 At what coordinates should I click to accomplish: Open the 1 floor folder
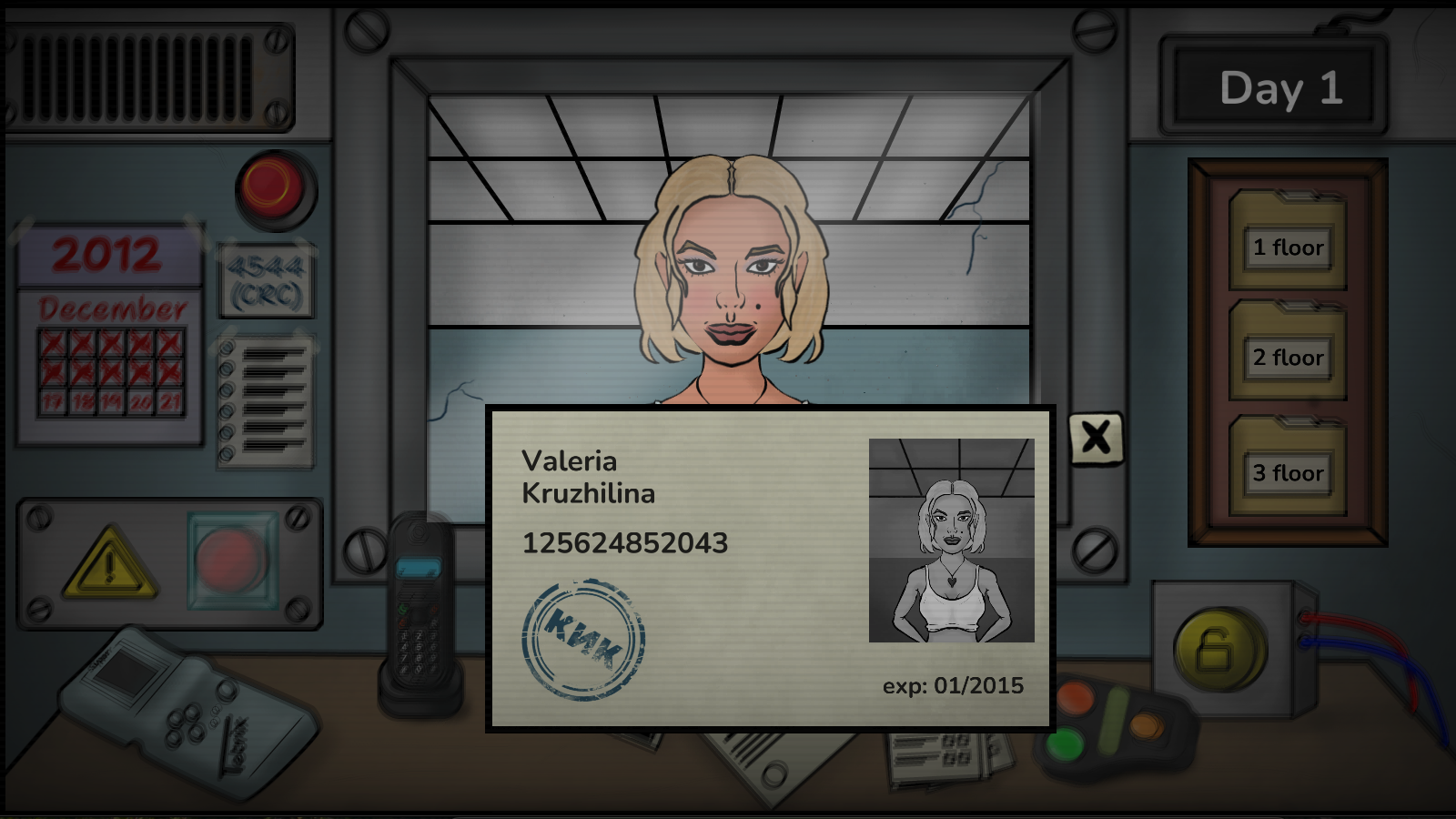1286,248
